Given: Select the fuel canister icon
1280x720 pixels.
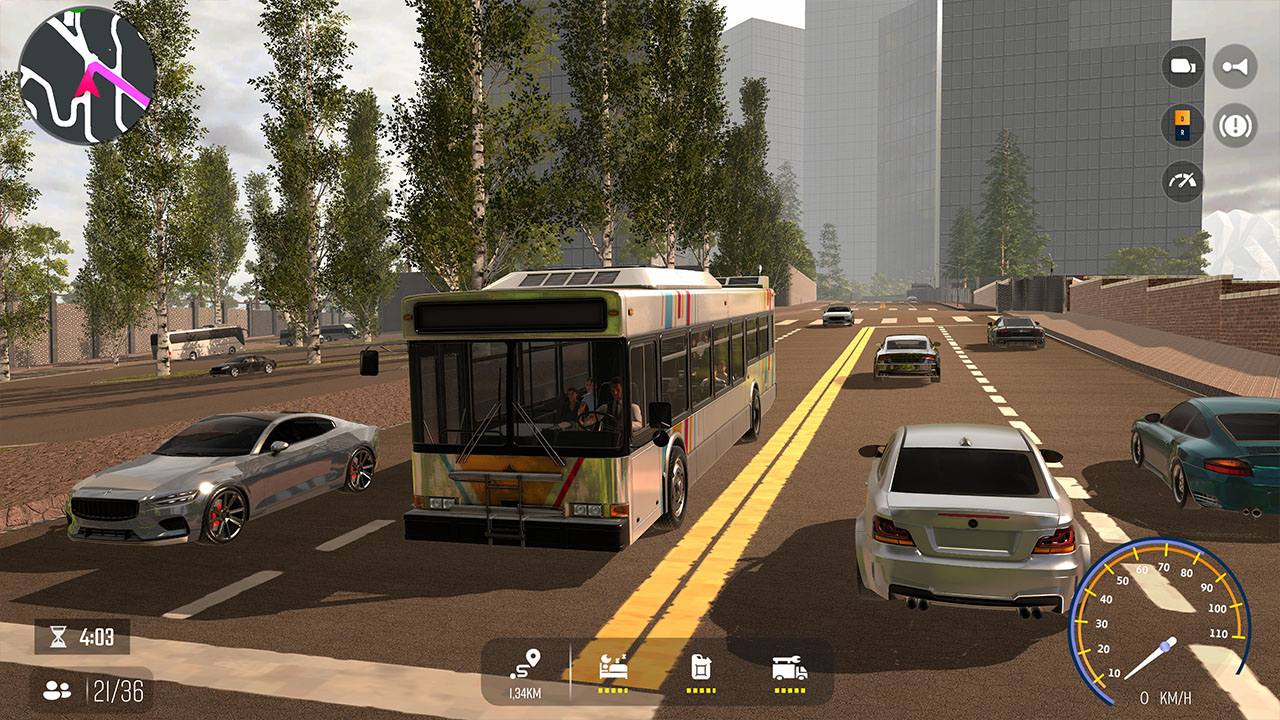Looking at the screenshot, I should coord(701,666).
